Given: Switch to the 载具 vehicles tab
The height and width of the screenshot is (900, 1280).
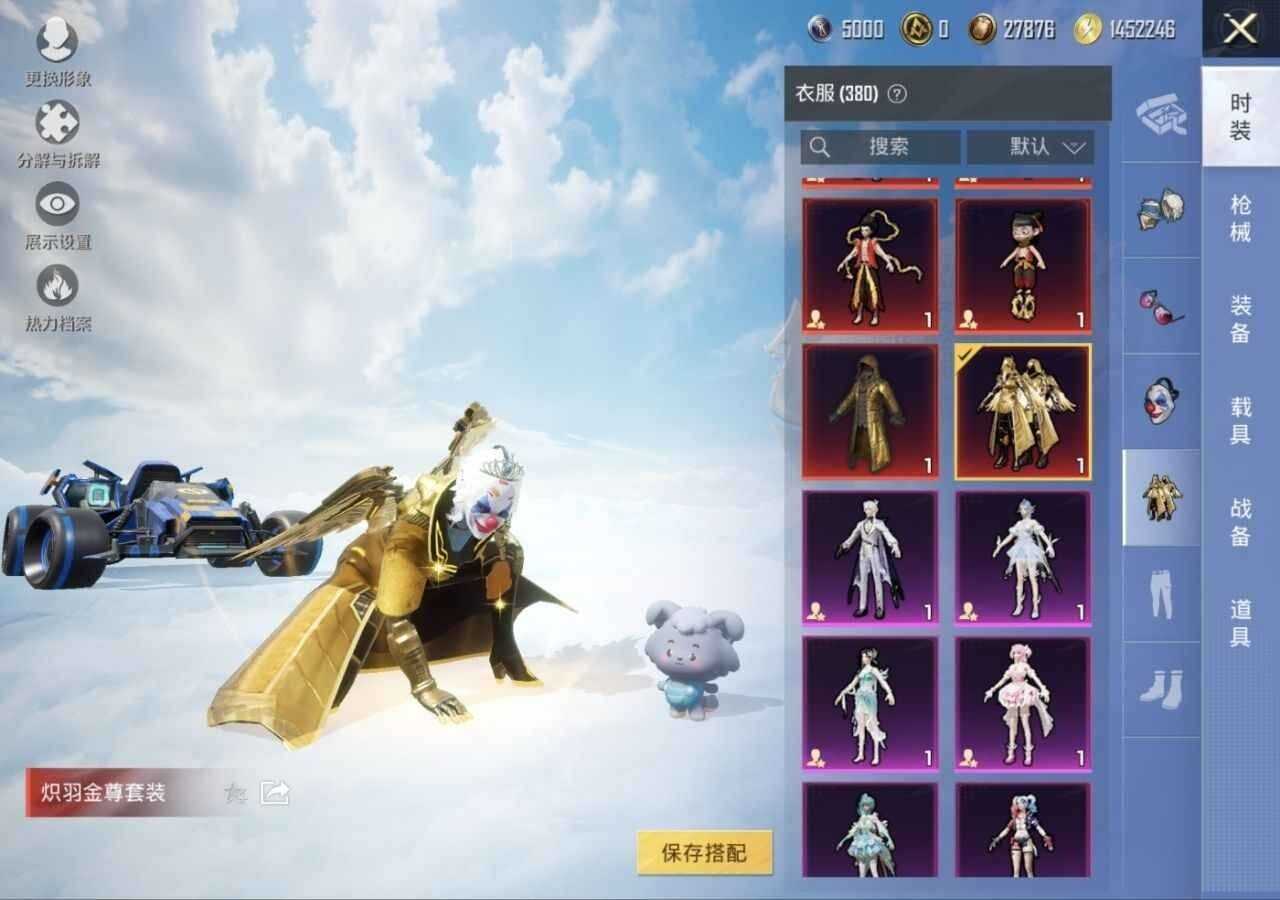Looking at the screenshot, I should pos(1240,420).
